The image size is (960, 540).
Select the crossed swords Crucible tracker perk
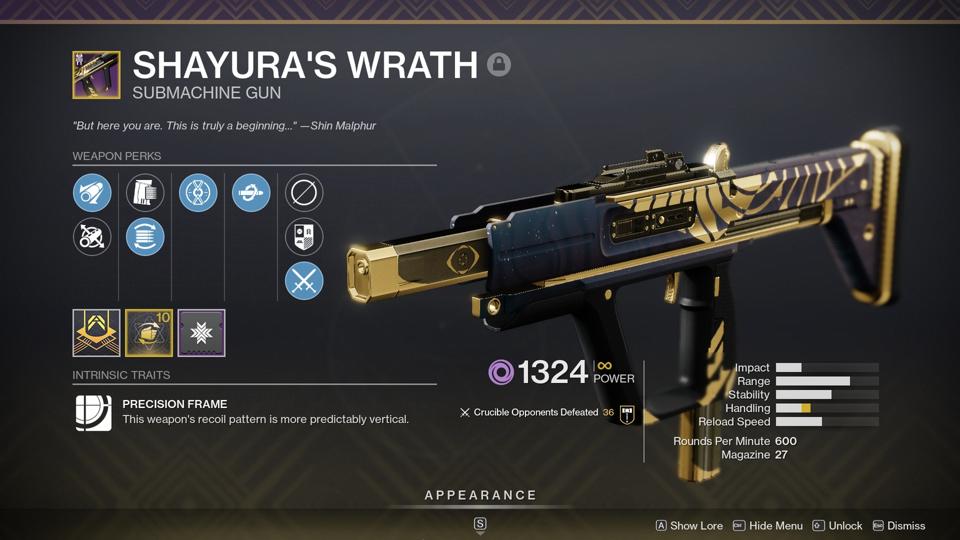point(304,282)
